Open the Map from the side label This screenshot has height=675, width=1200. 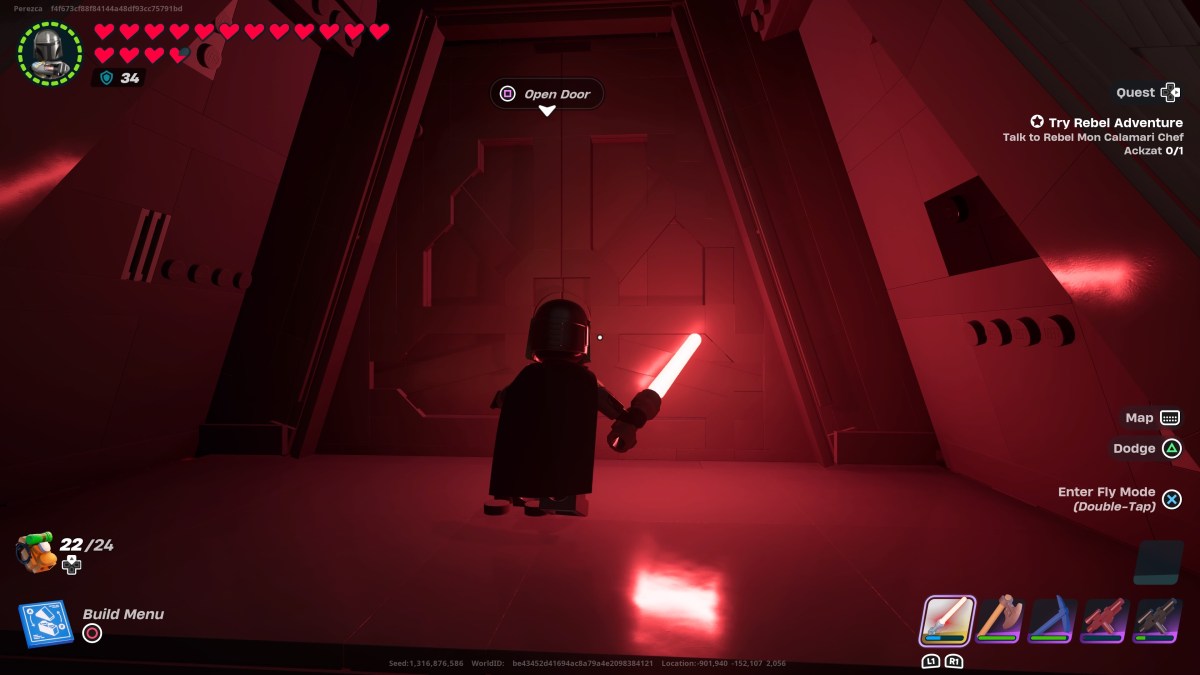[1139, 418]
